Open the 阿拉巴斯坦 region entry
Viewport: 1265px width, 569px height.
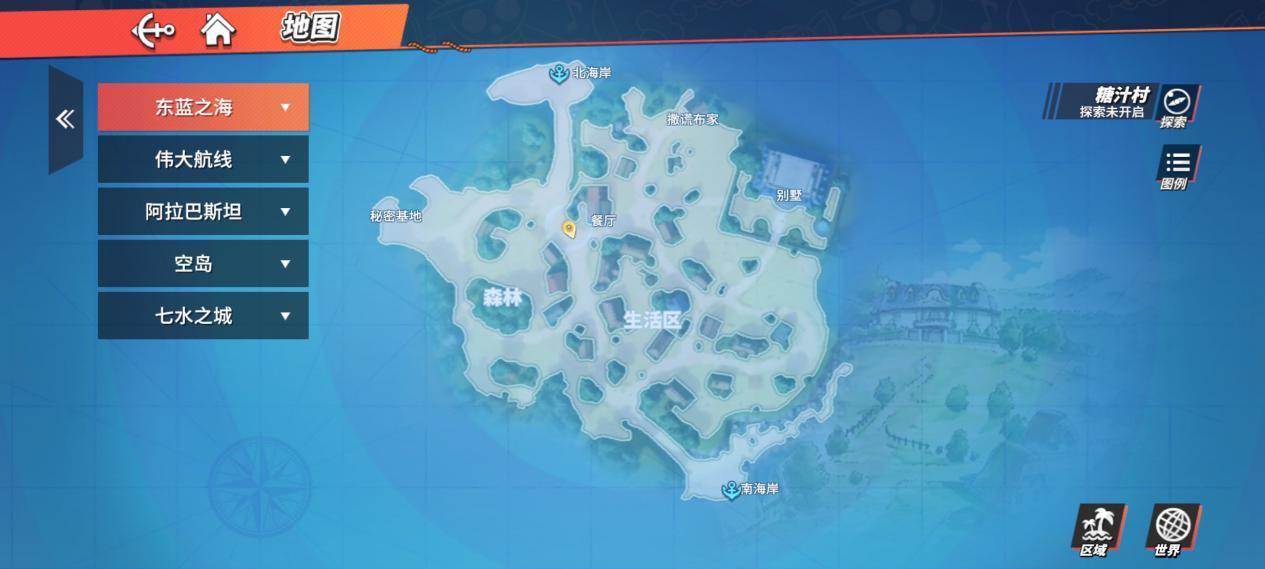coord(203,211)
